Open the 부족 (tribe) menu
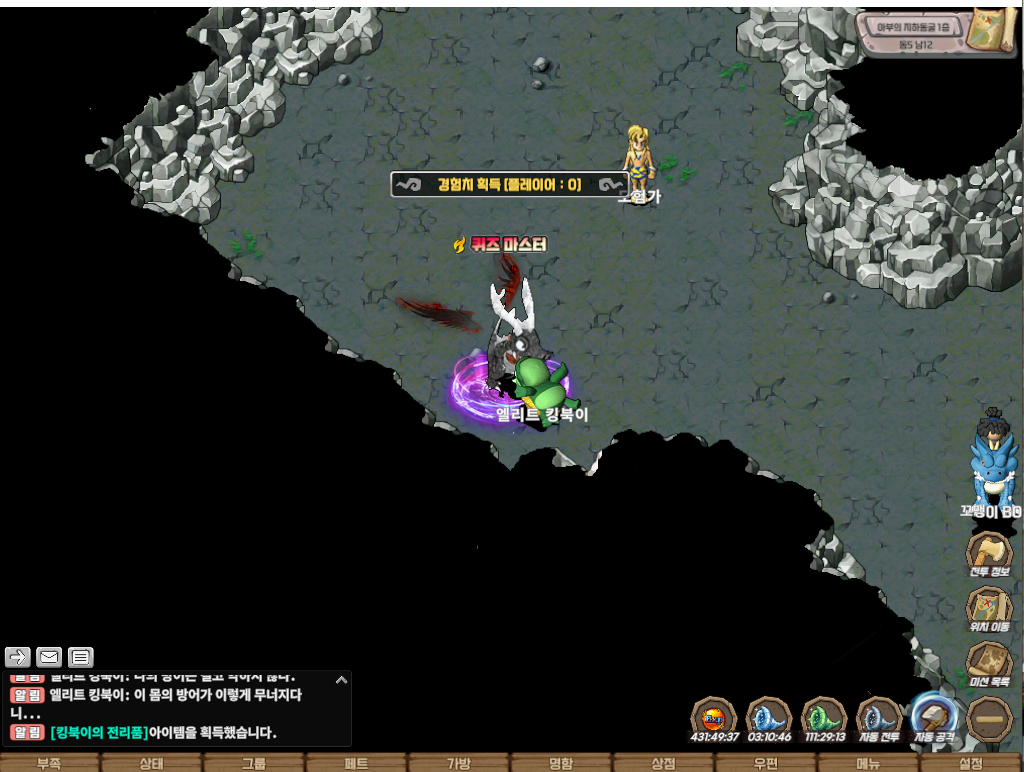 pyautogui.click(x=49, y=763)
